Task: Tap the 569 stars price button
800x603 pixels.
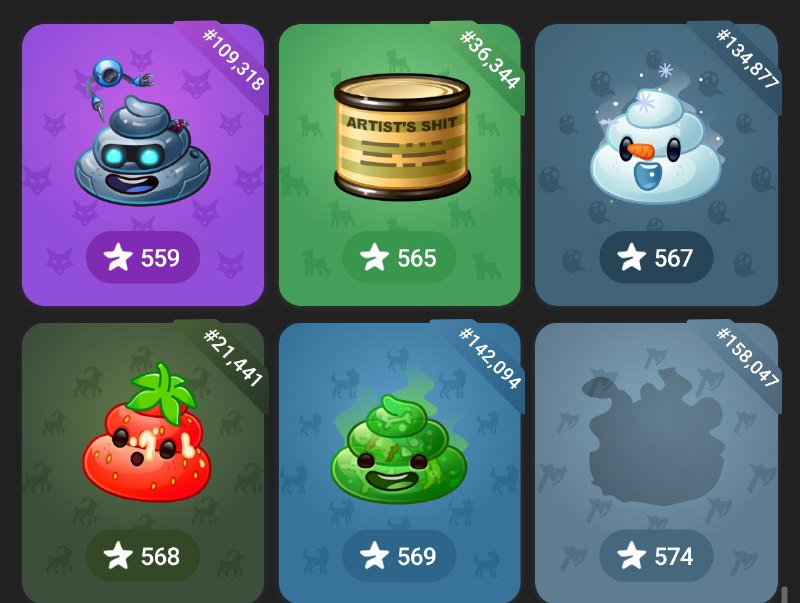Action: (x=399, y=556)
